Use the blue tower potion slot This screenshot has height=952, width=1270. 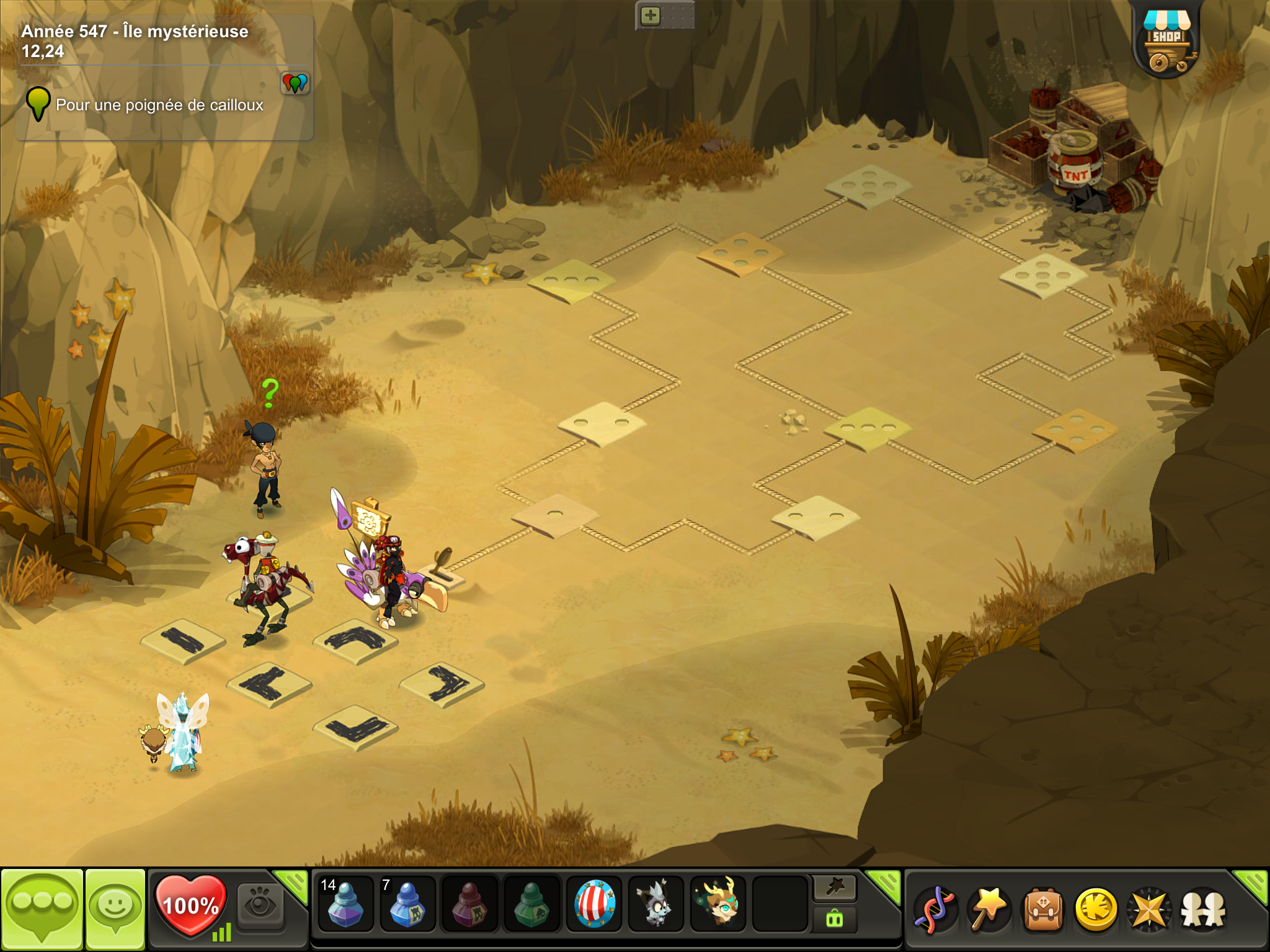click(x=407, y=904)
